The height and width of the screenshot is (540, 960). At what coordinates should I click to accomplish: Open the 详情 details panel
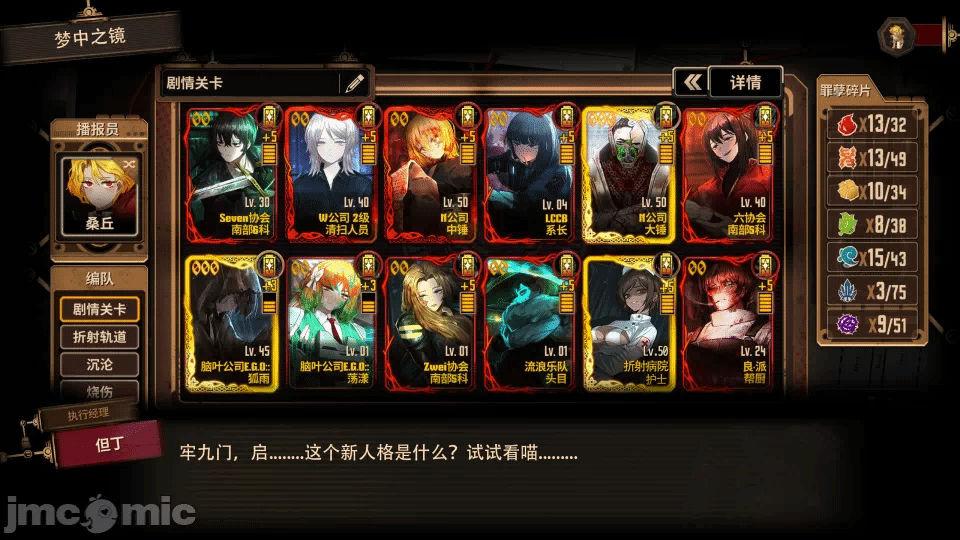tap(745, 82)
